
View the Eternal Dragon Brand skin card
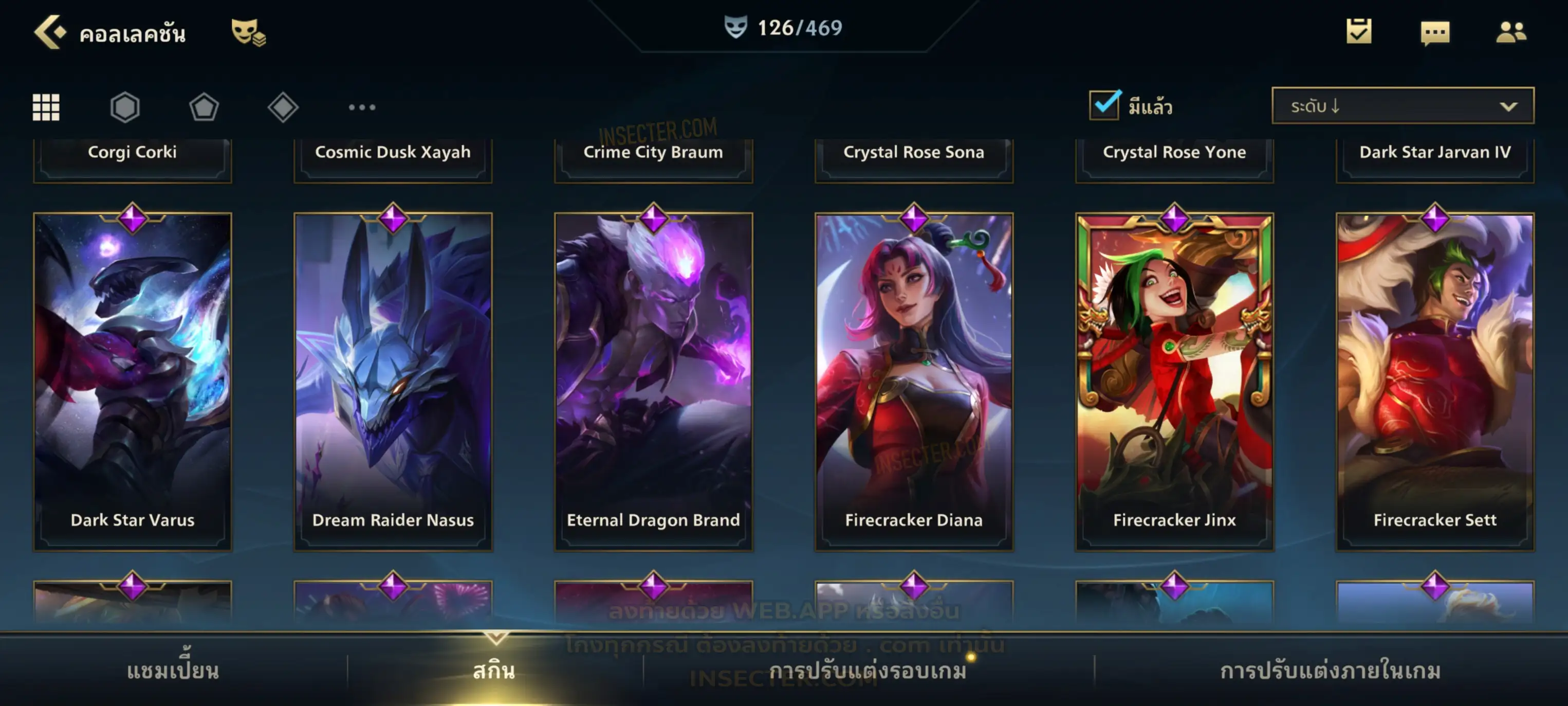point(653,382)
